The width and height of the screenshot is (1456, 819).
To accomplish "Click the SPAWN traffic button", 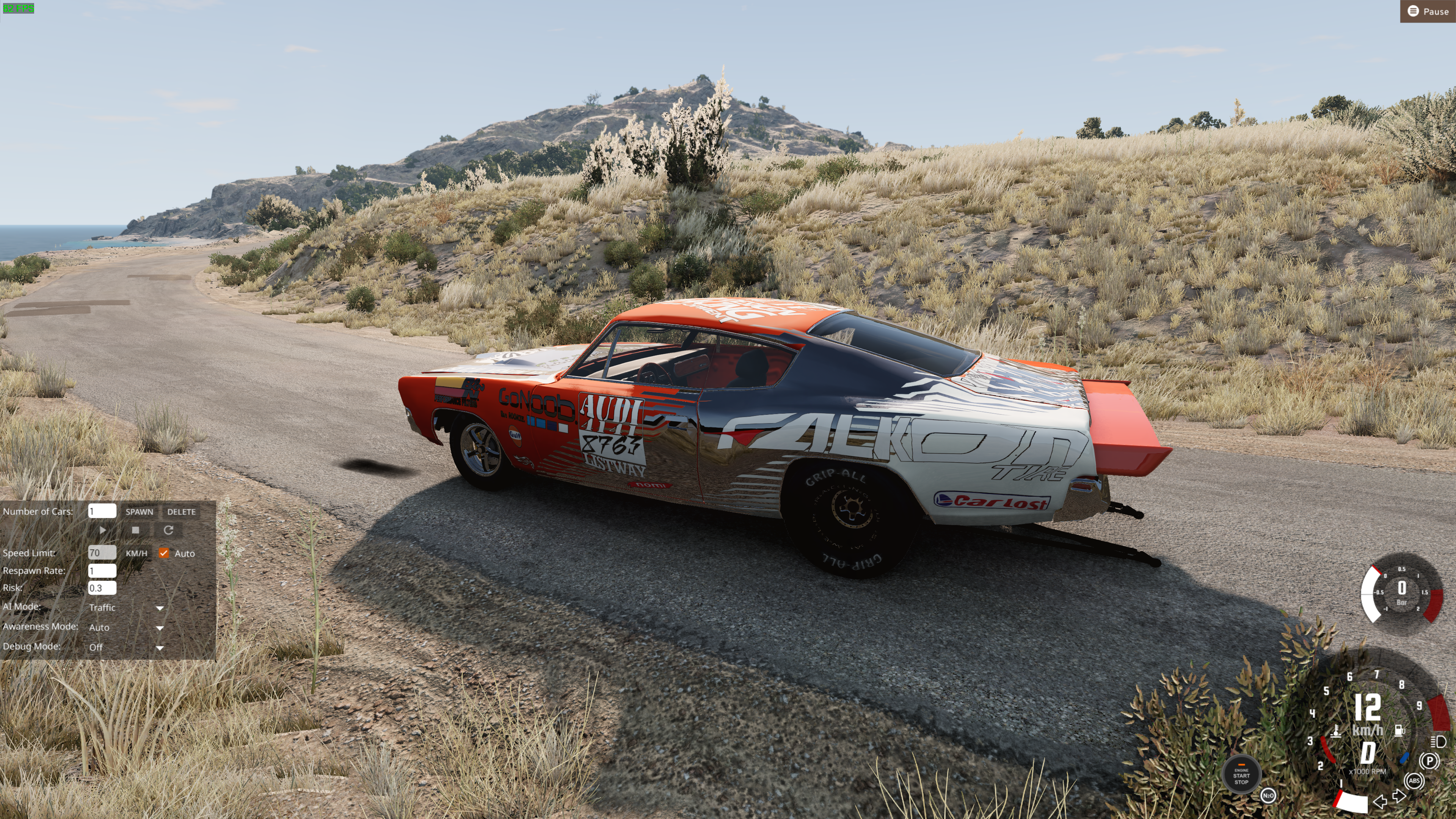I will 139,511.
